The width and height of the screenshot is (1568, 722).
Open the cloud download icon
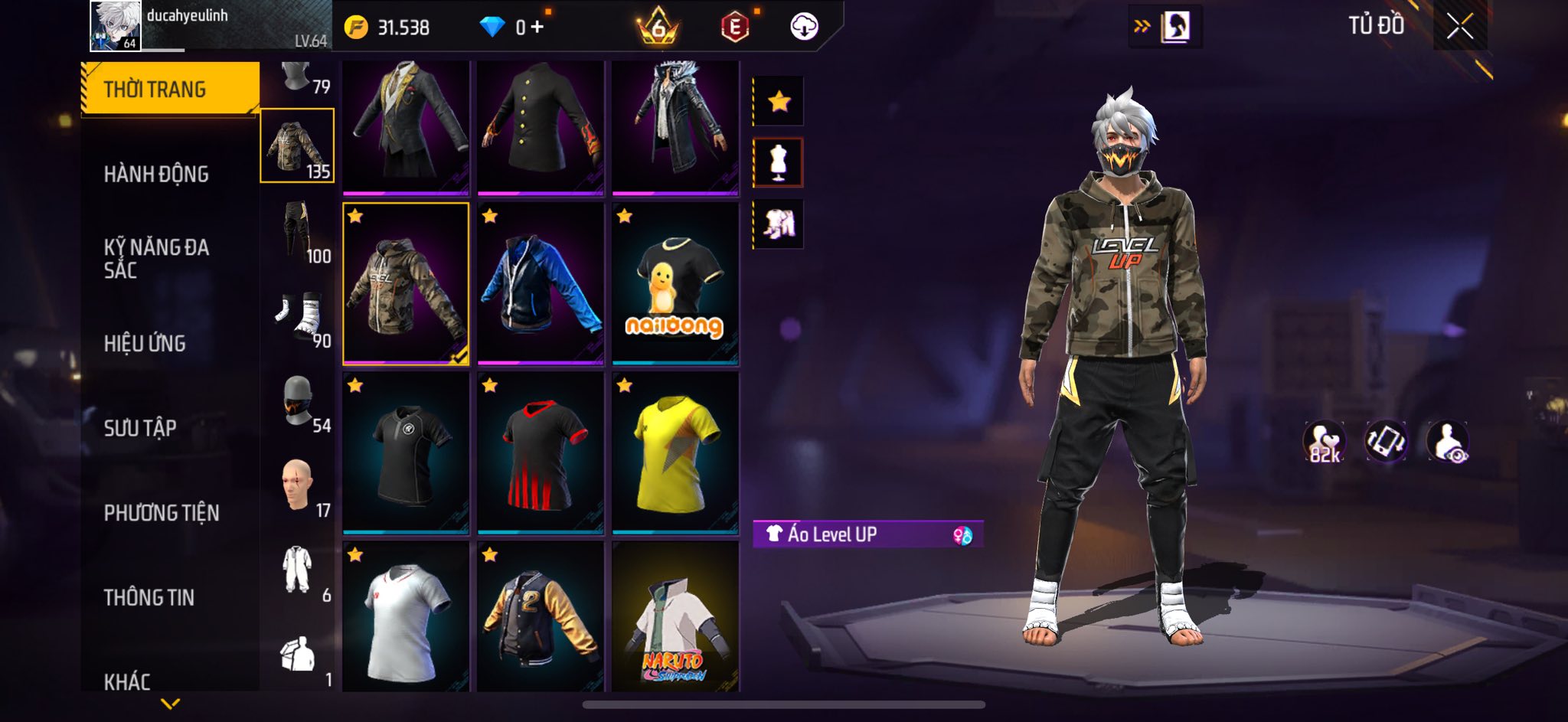[x=804, y=27]
